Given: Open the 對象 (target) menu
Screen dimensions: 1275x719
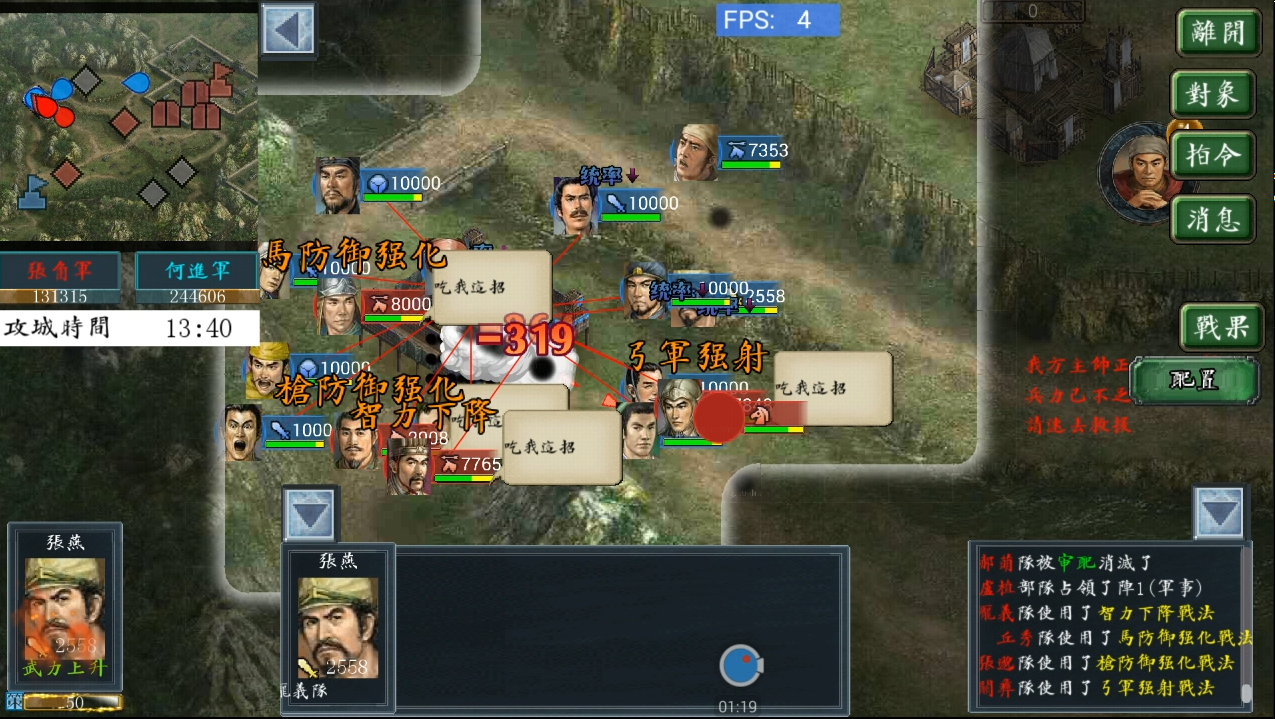Looking at the screenshot, I should coord(1214,96).
